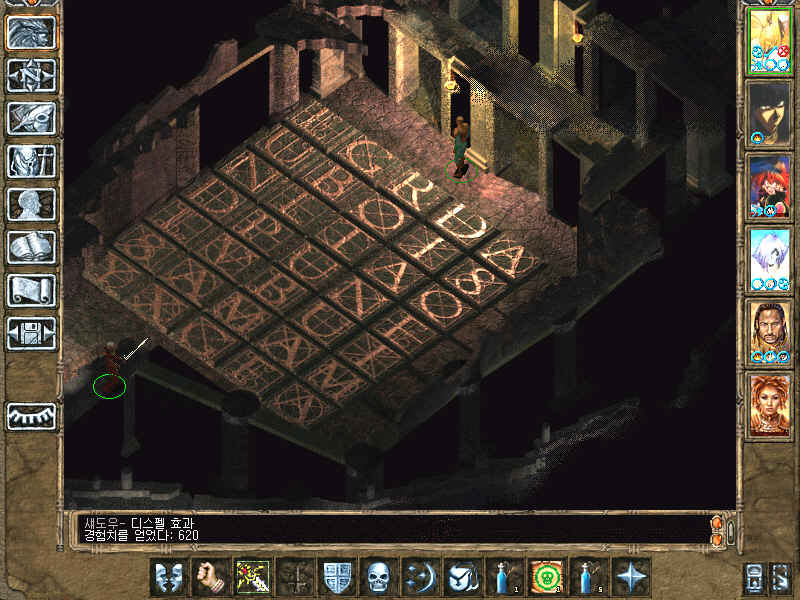This screenshot has height=600, width=800.
Task: Select the flaming sword weapon slot
Action: pos(251,577)
